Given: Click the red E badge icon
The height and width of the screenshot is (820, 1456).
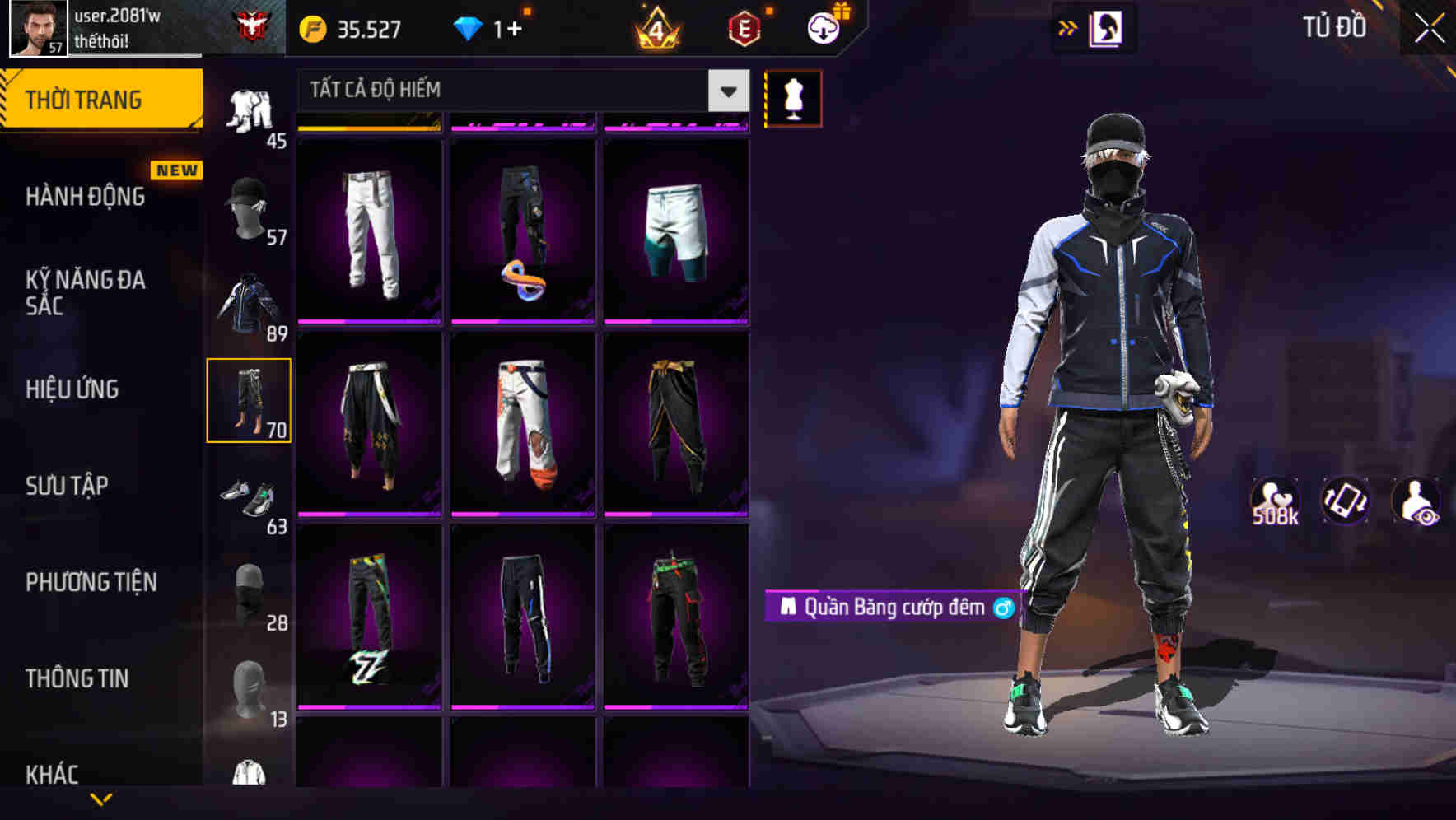Looking at the screenshot, I should (x=744, y=27).
